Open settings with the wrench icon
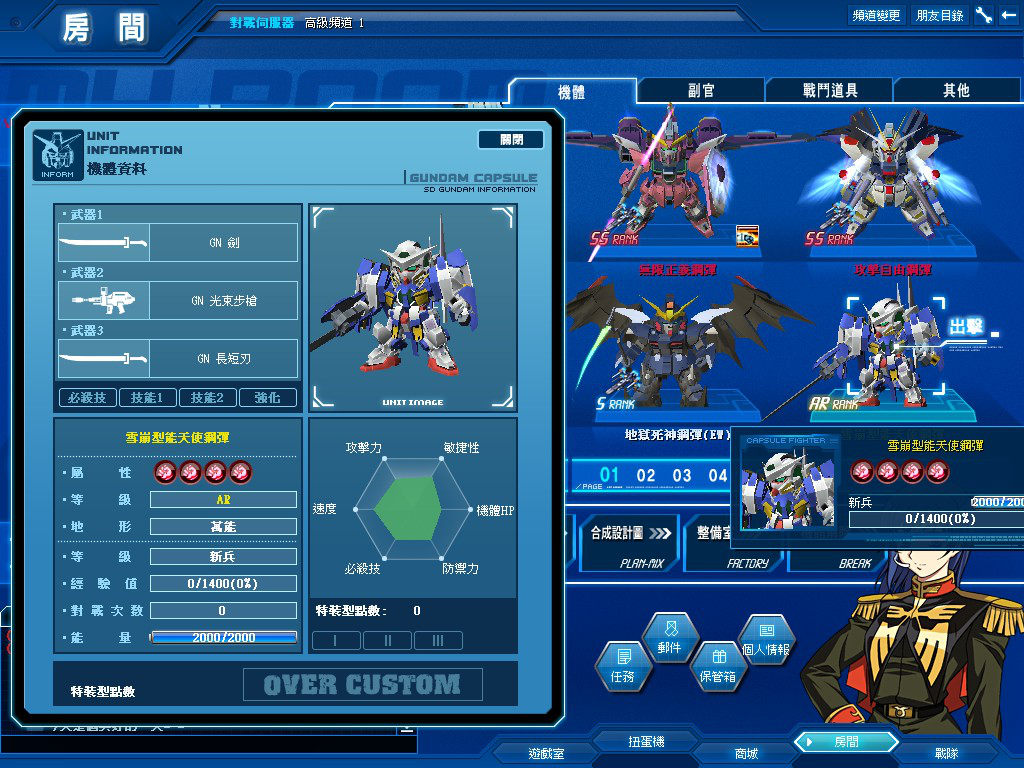Image resolution: width=1024 pixels, height=768 pixels. point(983,15)
